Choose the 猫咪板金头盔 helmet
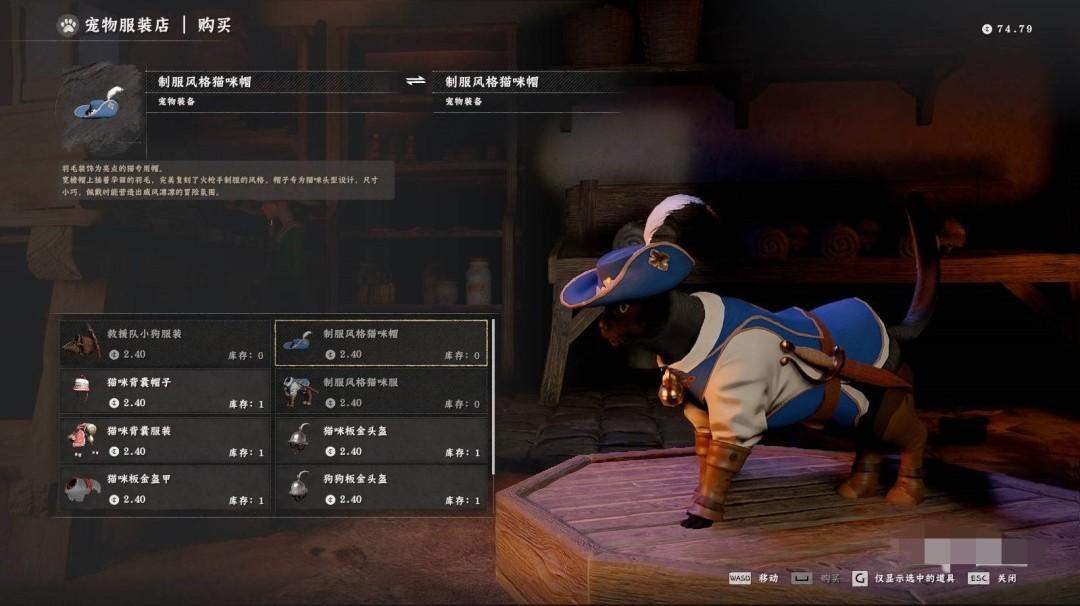This screenshot has height=606, width=1080. pyautogui.click(x=381, y=440)
